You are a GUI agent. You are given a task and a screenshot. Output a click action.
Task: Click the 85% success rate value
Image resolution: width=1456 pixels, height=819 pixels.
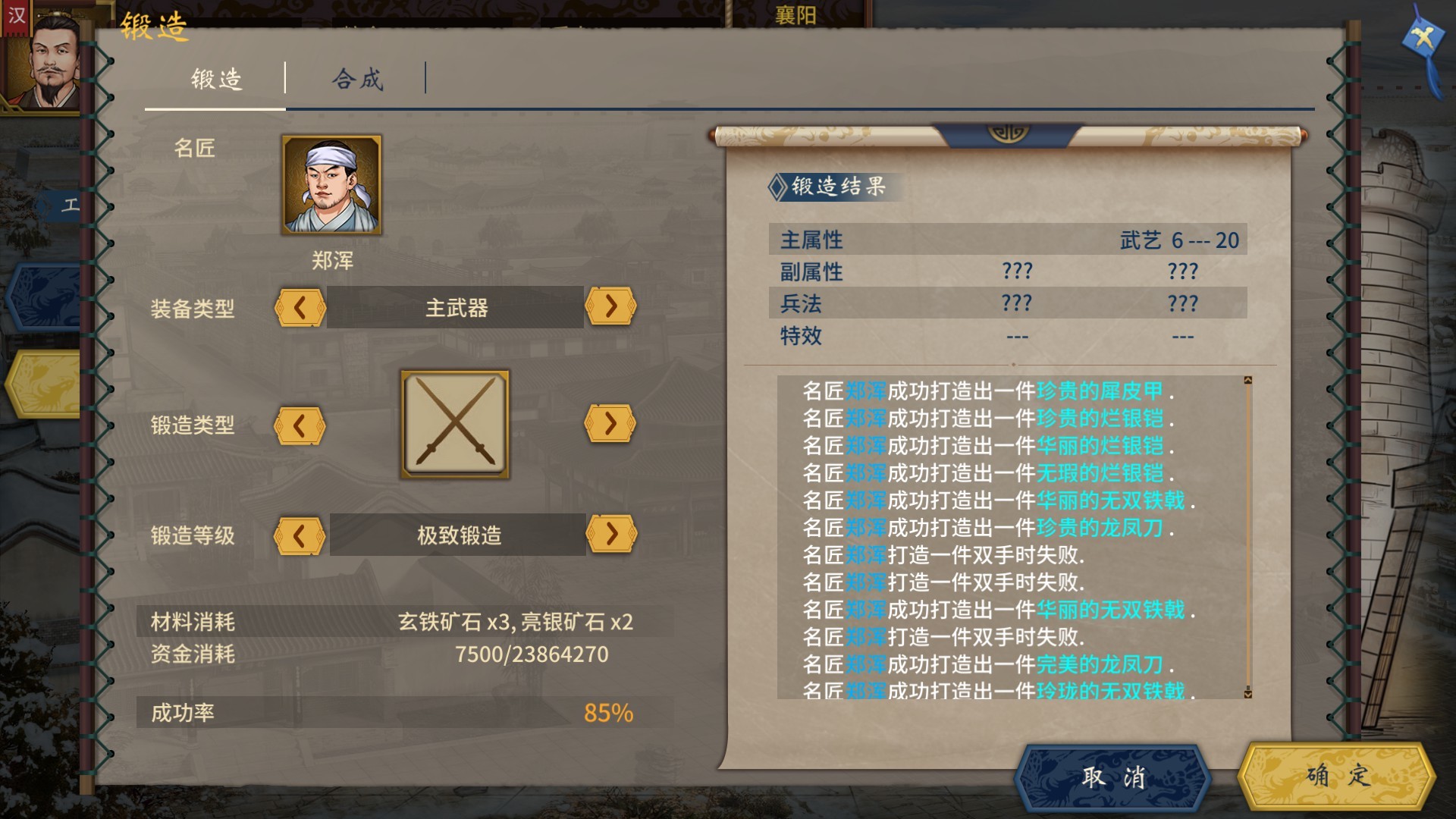[x=607, y=711]
